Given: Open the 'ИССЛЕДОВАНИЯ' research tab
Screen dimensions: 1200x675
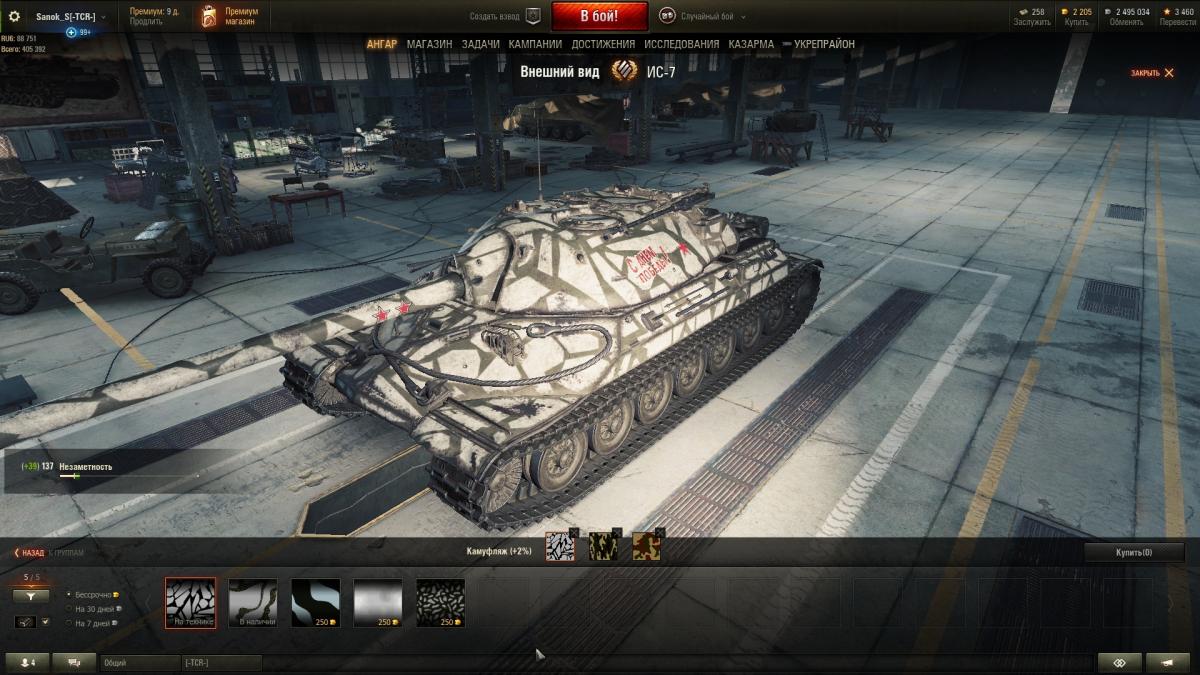Looking at the screenshot, I should 681,44.
